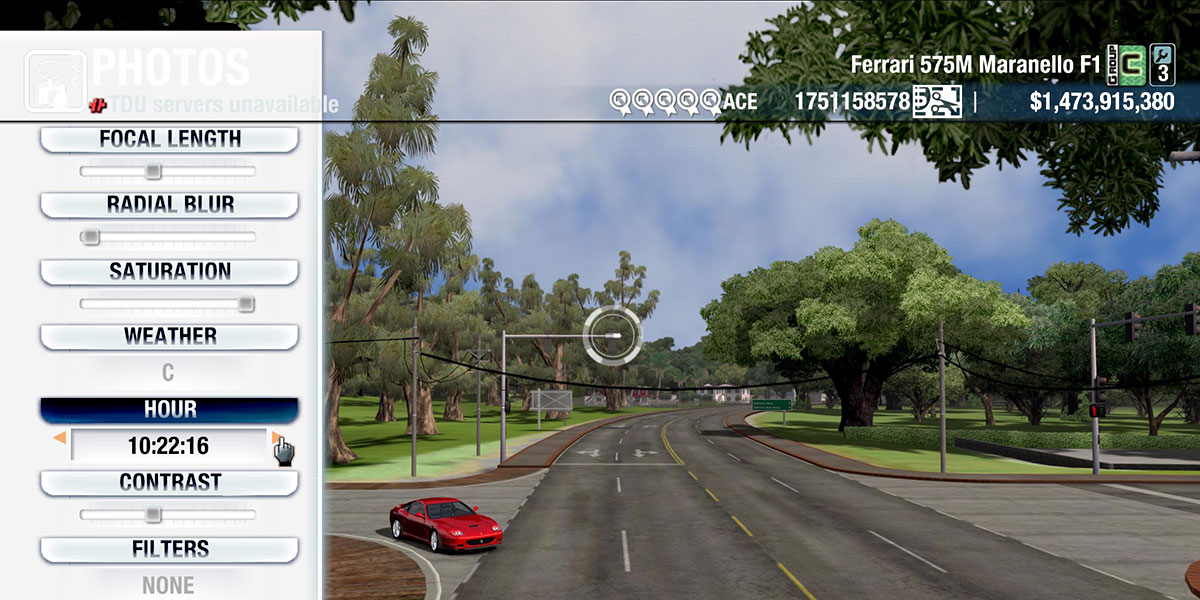This screenshot has height=600, width=1200.
Task: Select the Saturation option
Action: pyautogui.click(x=169, y=271)
